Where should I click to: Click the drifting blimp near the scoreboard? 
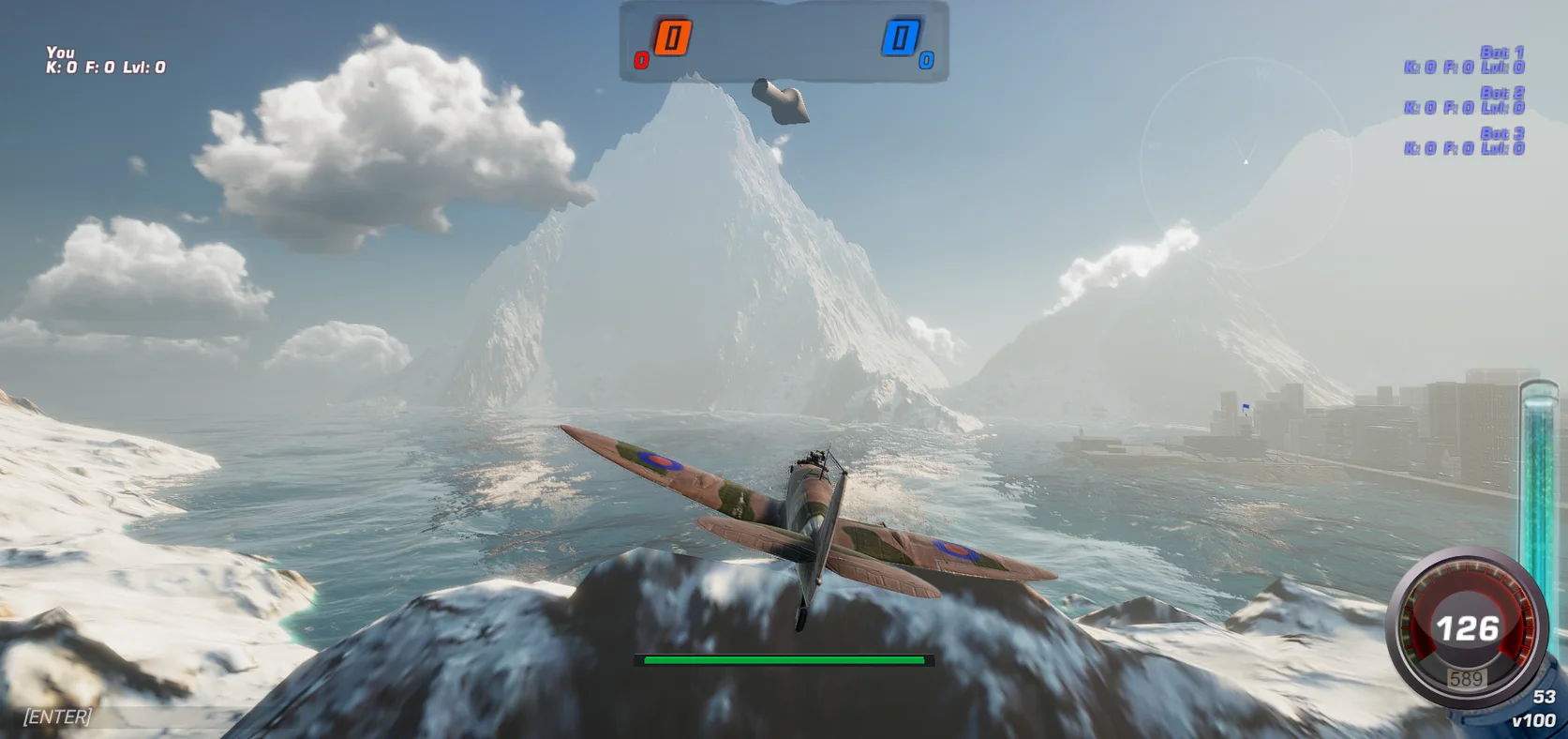pos(780,102)
